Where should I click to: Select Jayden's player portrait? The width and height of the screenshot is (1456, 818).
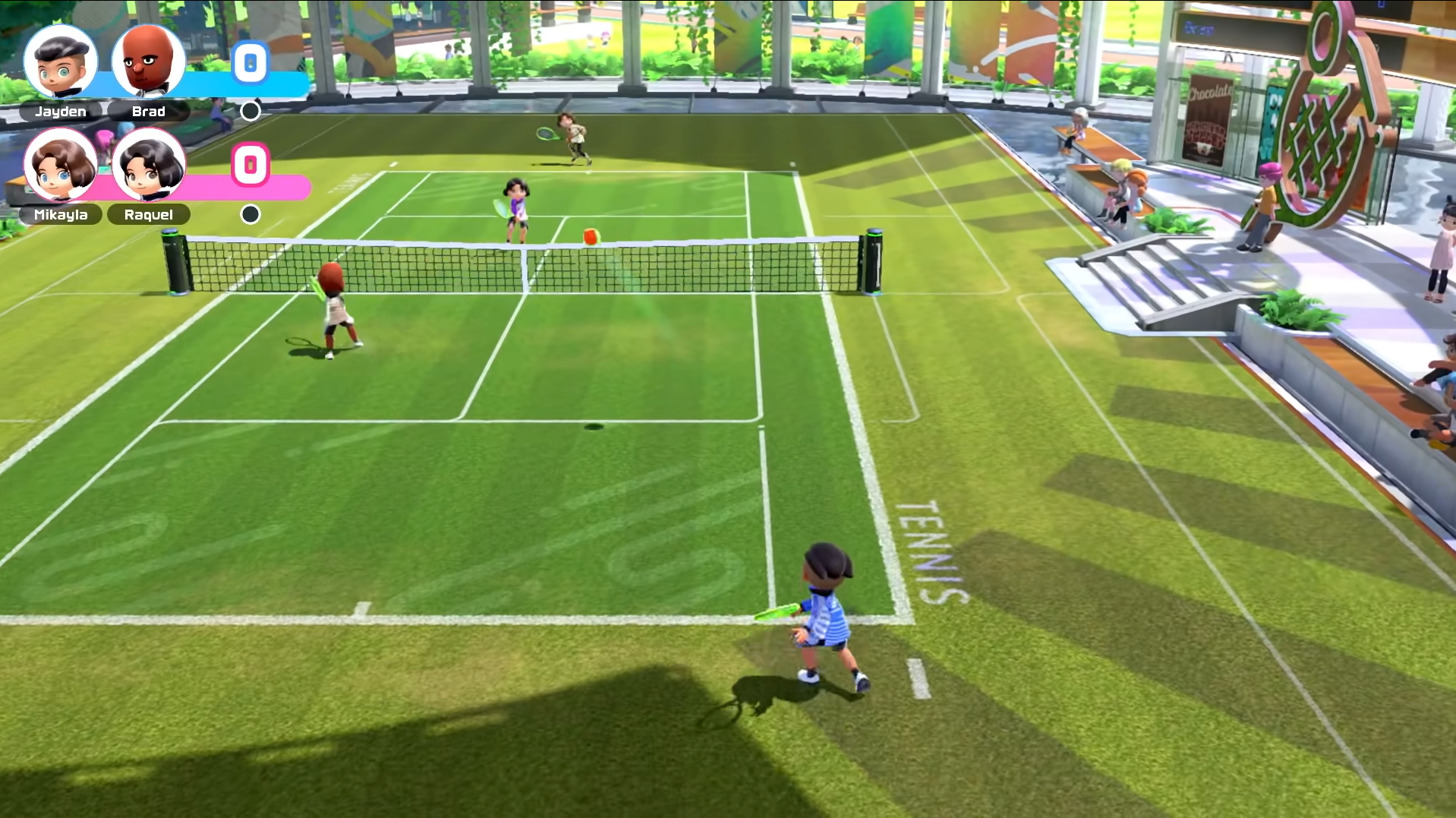pos(61,62)
